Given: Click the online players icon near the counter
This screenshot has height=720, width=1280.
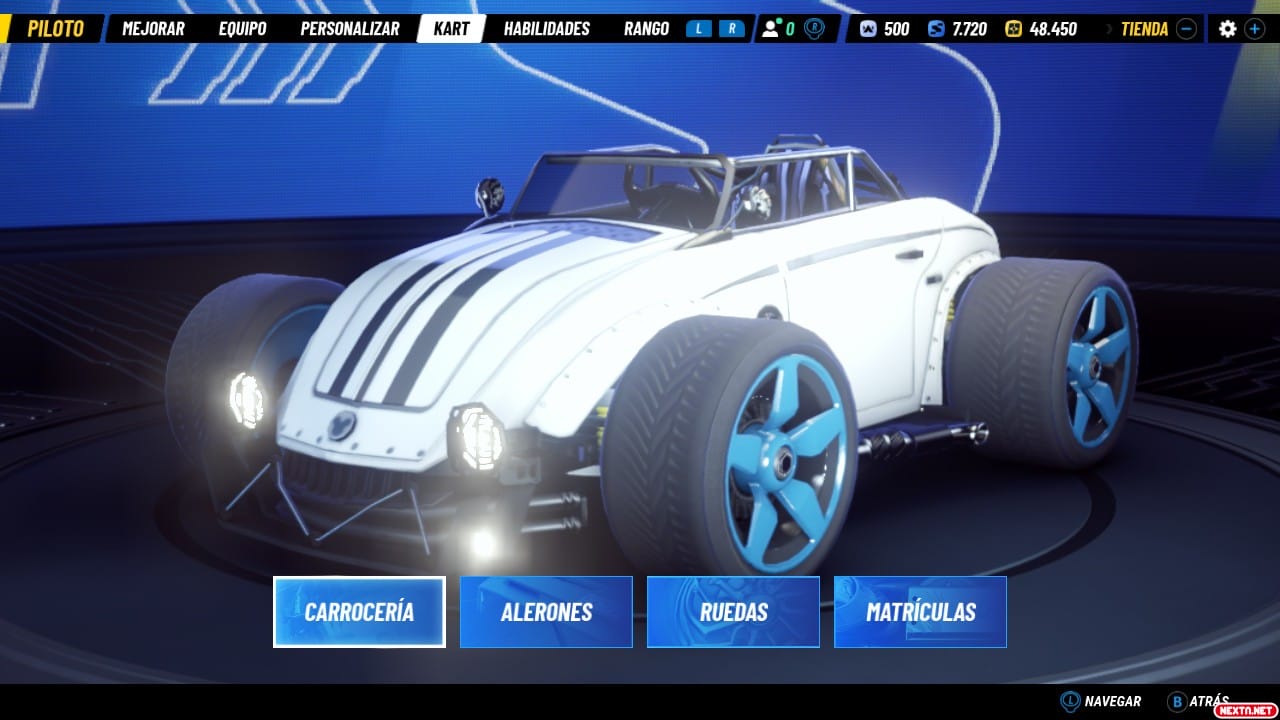Looking at the screenshot, I should coord(771,28).
